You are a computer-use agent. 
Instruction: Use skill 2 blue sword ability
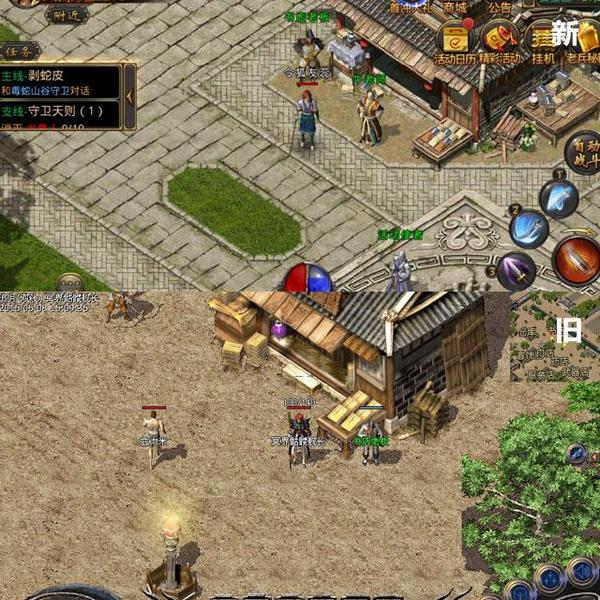[x=528, y=229]
